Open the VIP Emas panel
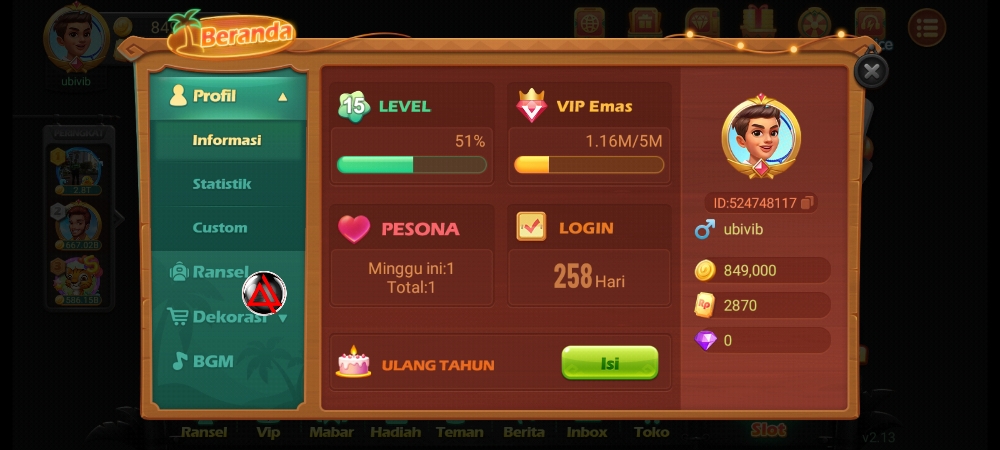Viewport: 1000px width, 450px height. (589, 132)
